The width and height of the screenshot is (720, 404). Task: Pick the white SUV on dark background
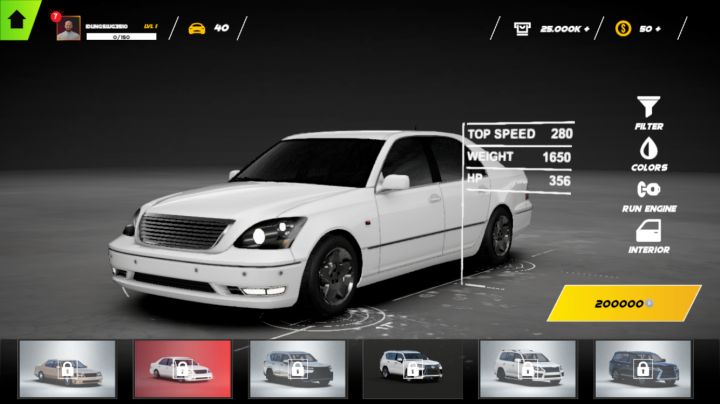[412, 367]
